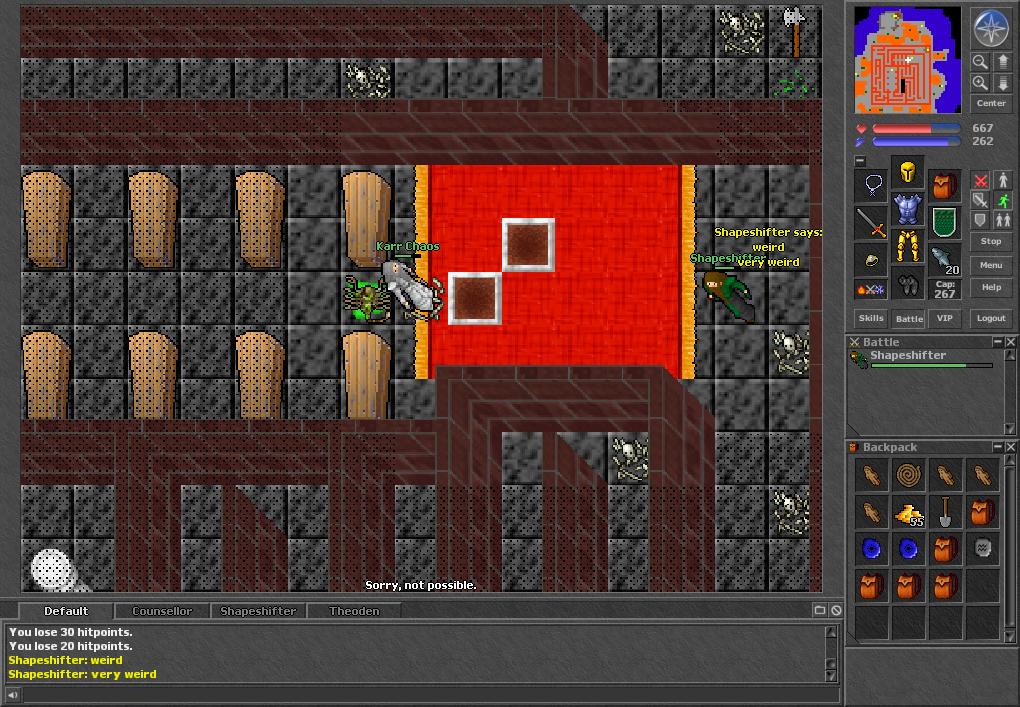
Task: Stop the current action with Stop
Action: tap(991, 241)
